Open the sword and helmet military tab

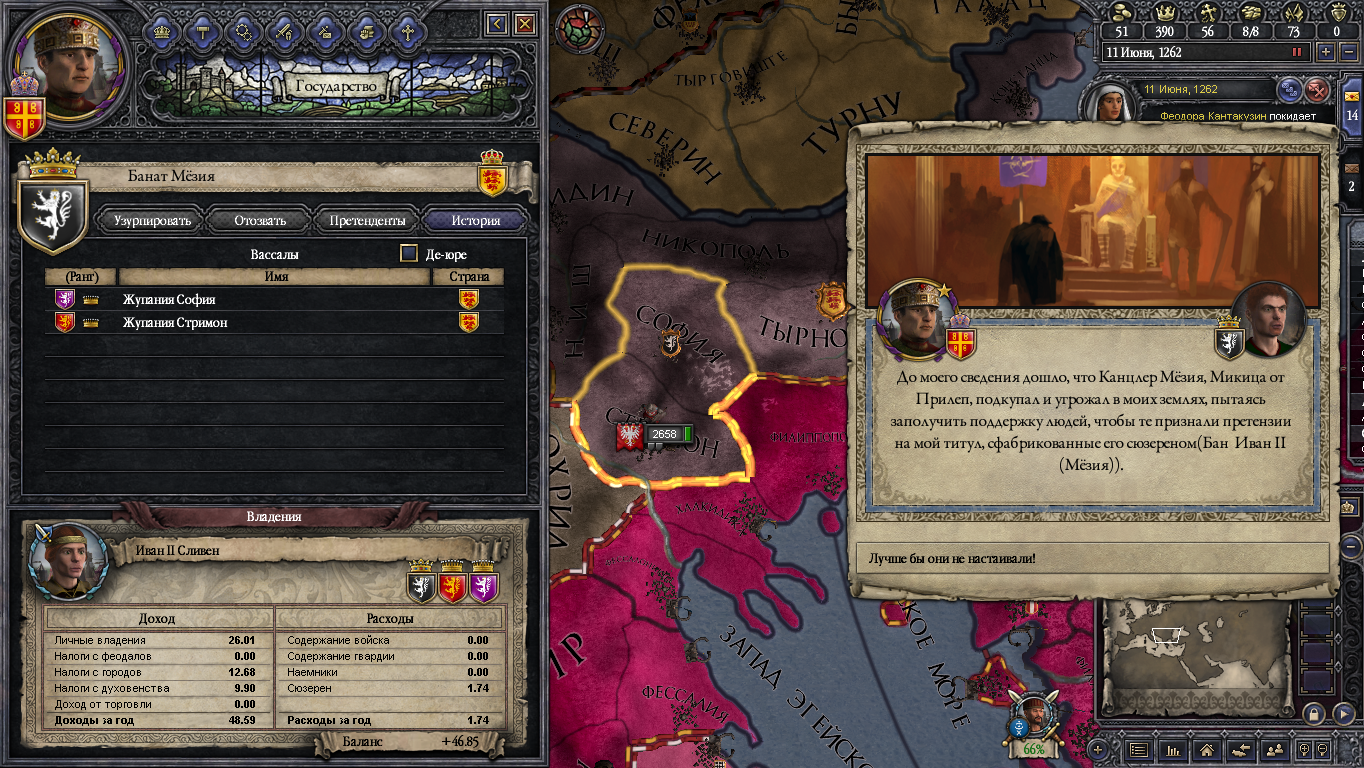(285, 32)
